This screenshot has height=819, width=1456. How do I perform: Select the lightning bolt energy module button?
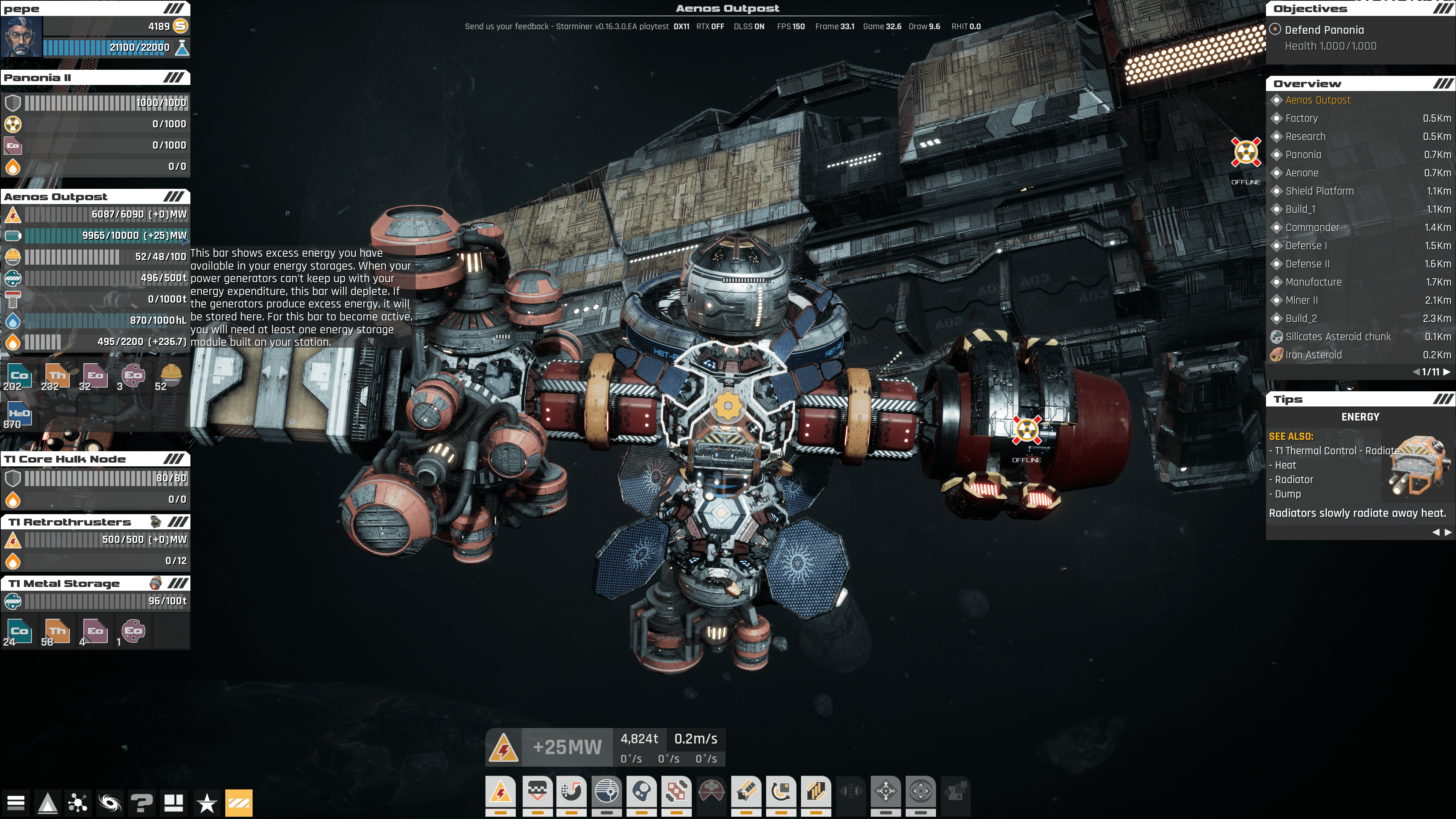tap(501, 792)
